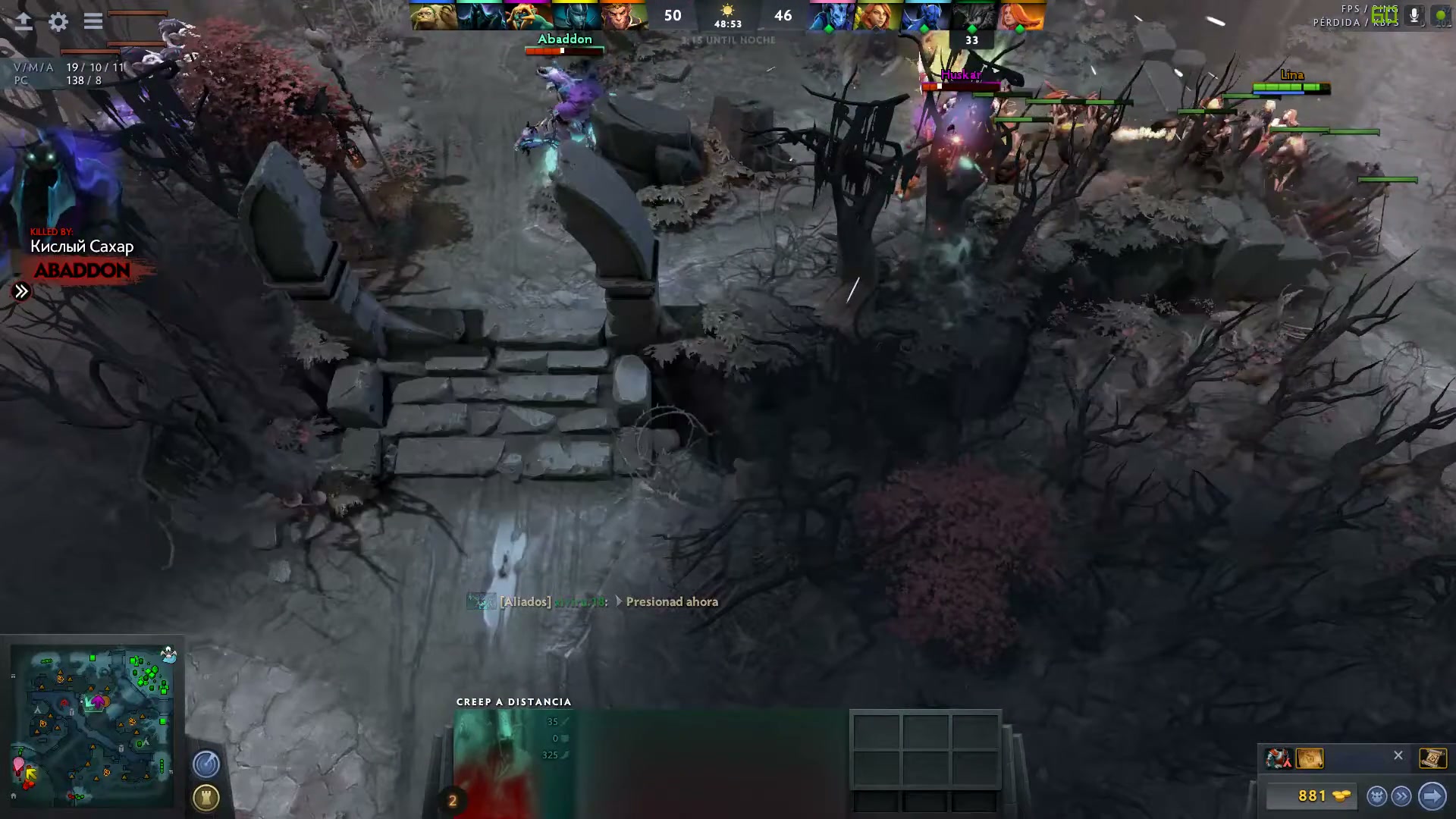Click the courier head icon near the gold display
Screen dimensions: 1456x819
click(x=1376, y=795)
